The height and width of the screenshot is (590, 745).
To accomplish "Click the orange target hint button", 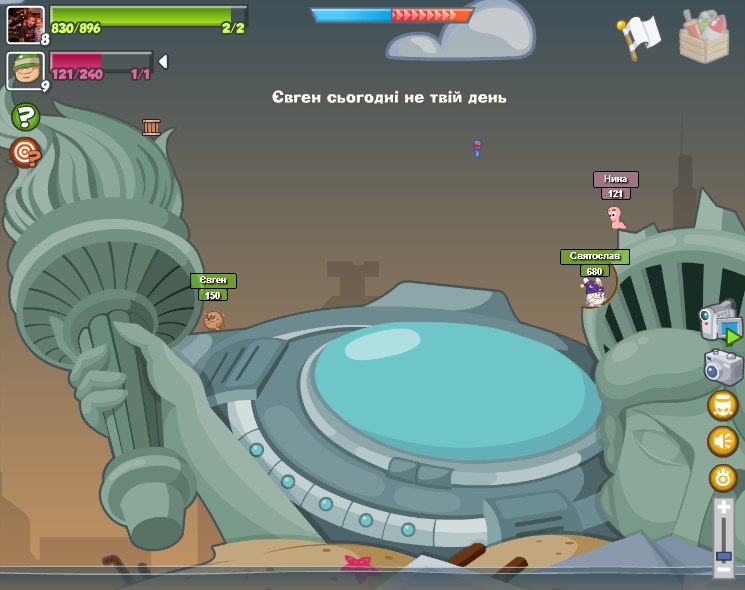I will [x=25, y=153].
